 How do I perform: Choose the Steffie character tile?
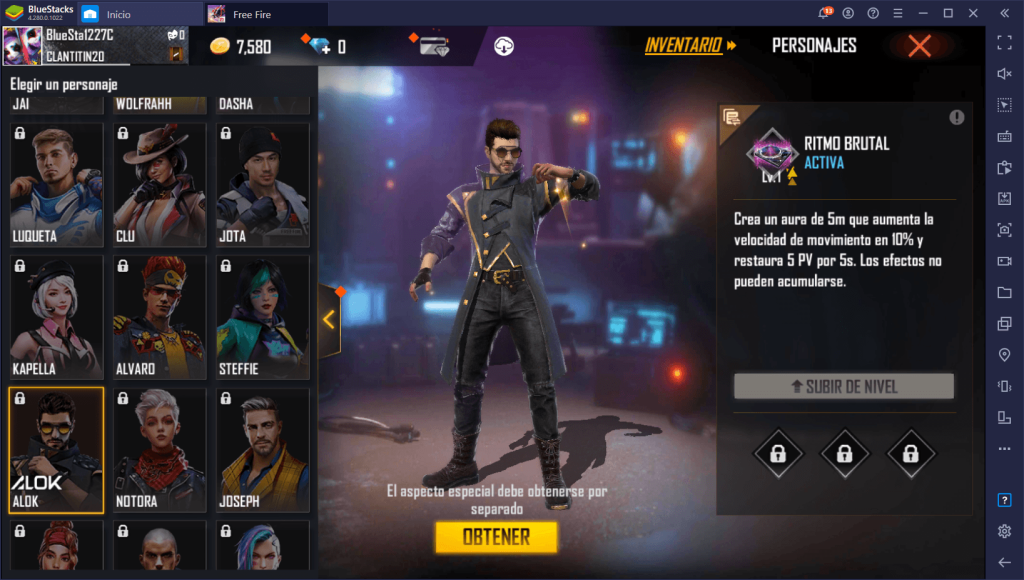tap(263, 315)
